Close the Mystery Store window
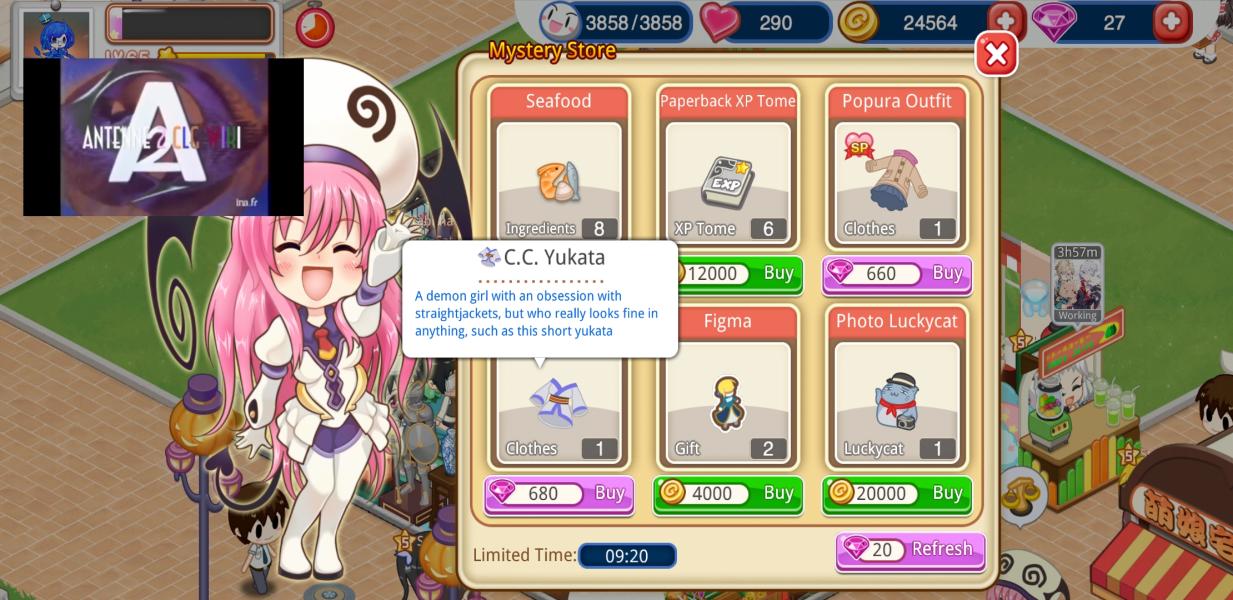The image size is (1233, 600). pyautogui.click(x=996, y=55)
